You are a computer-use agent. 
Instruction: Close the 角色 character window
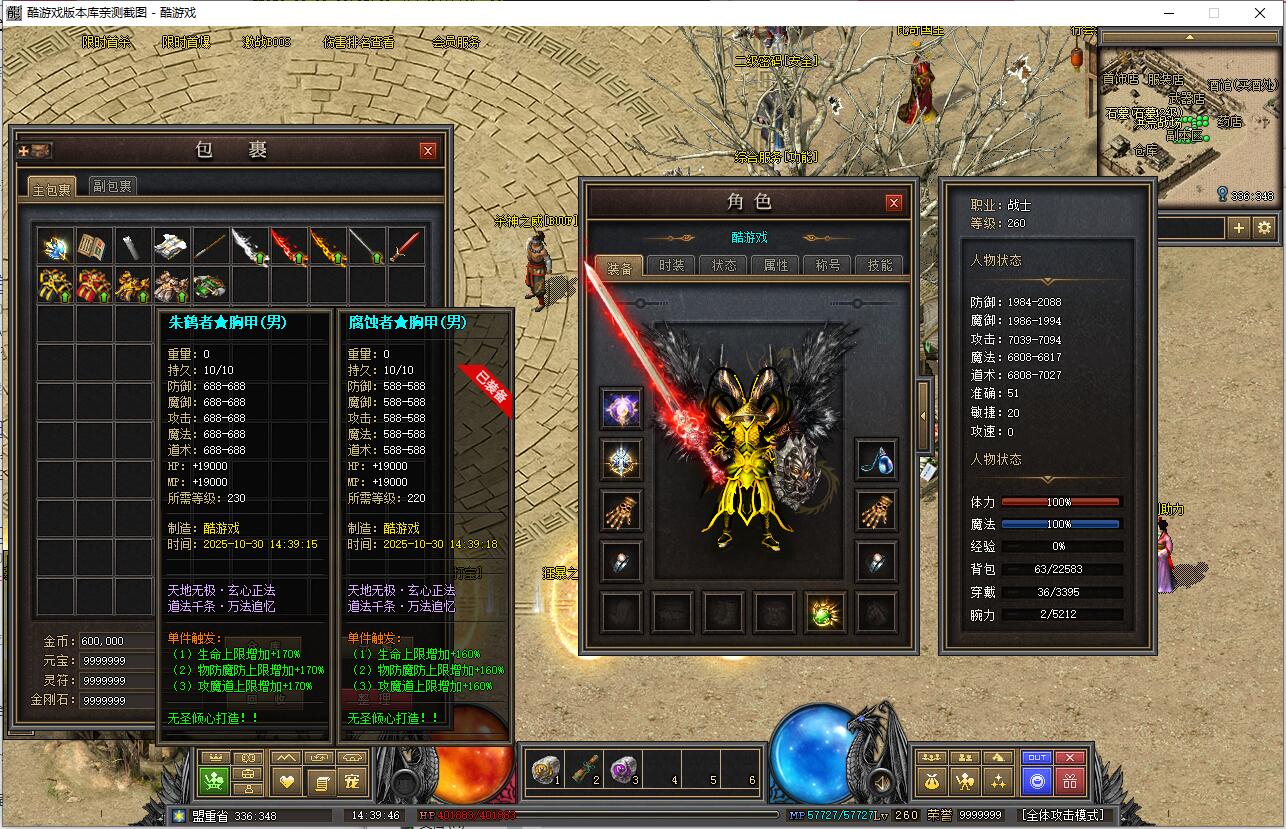point(894,203)
